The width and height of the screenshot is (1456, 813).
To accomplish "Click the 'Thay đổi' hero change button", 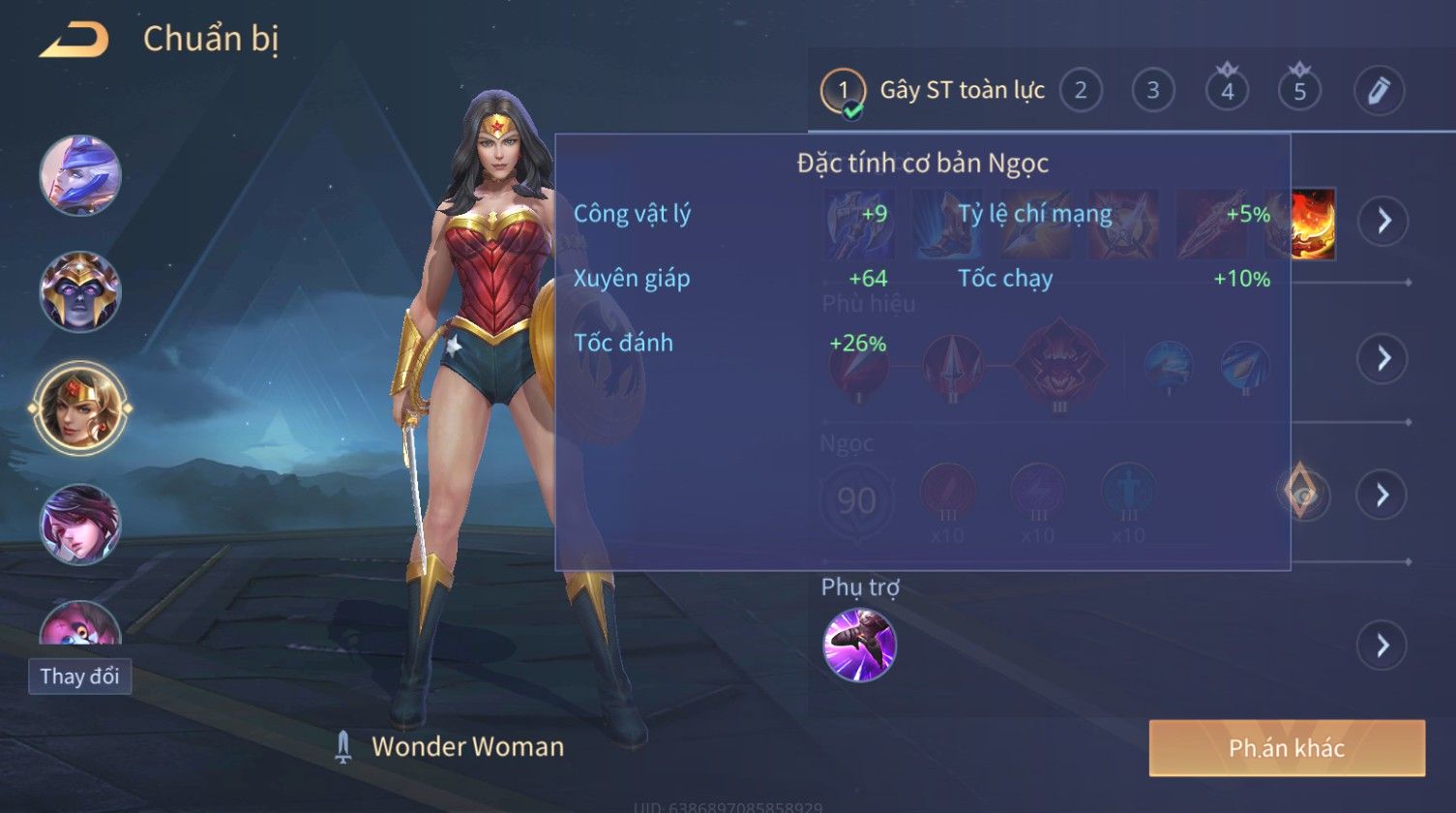I will coord(80,676).
